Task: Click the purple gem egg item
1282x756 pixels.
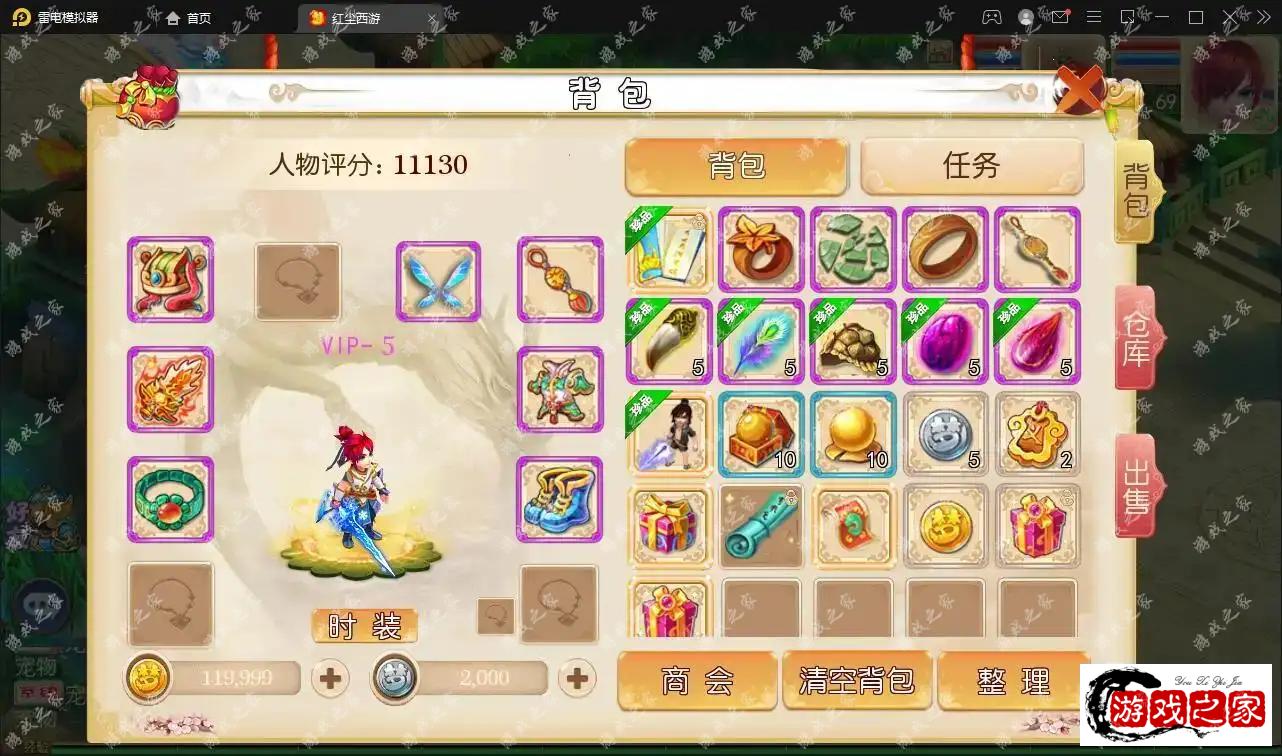Action: (x=945, y=342)
